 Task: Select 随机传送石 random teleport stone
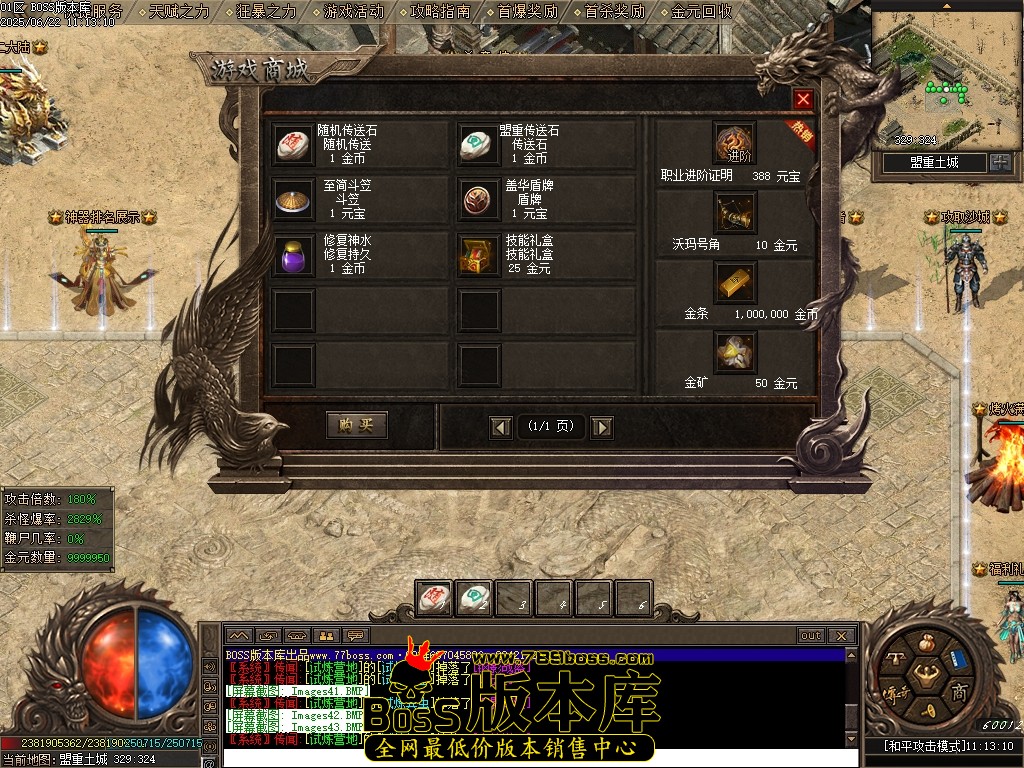[295, 145]
